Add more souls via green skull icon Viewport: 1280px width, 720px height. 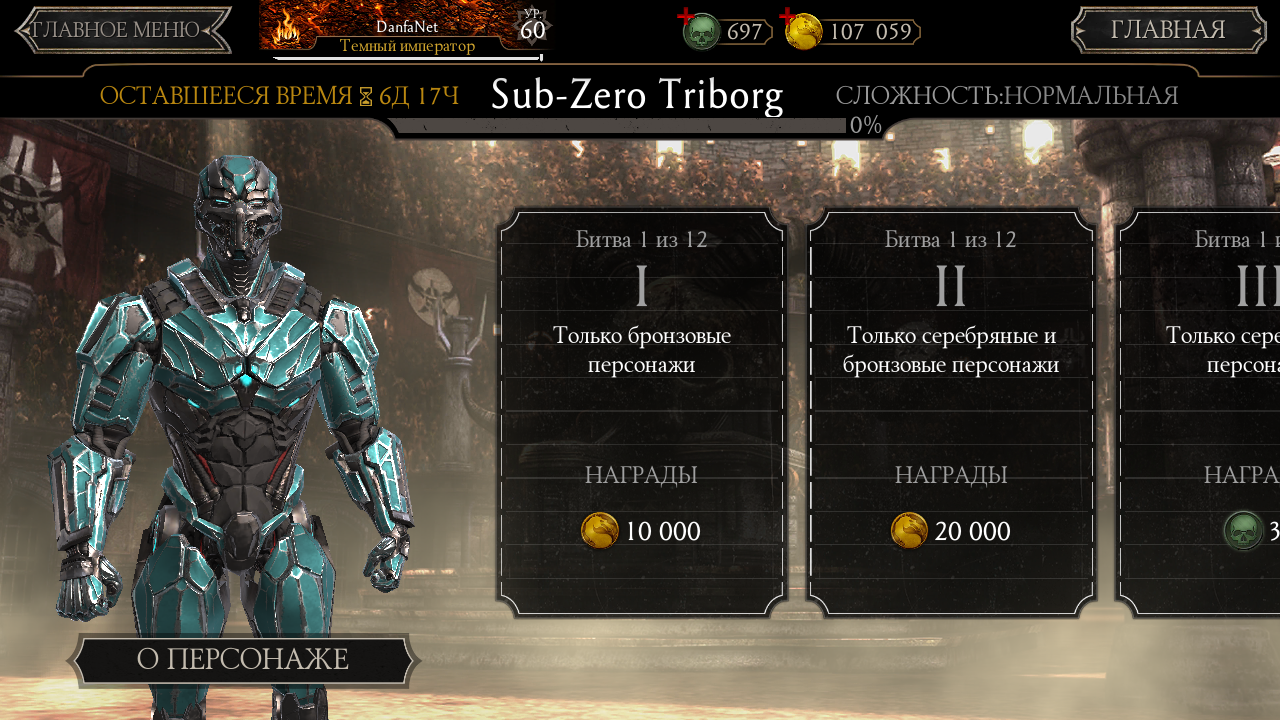pos(700,30)
